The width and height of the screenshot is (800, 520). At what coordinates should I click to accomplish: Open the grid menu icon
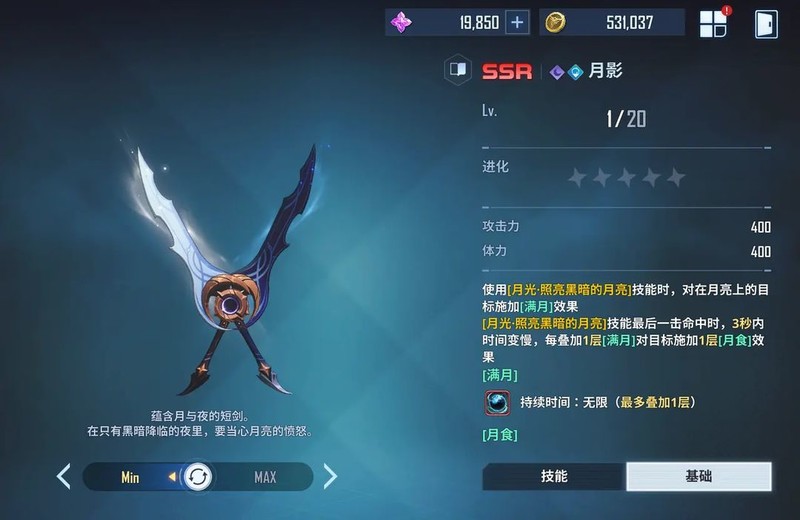(714, 24)
